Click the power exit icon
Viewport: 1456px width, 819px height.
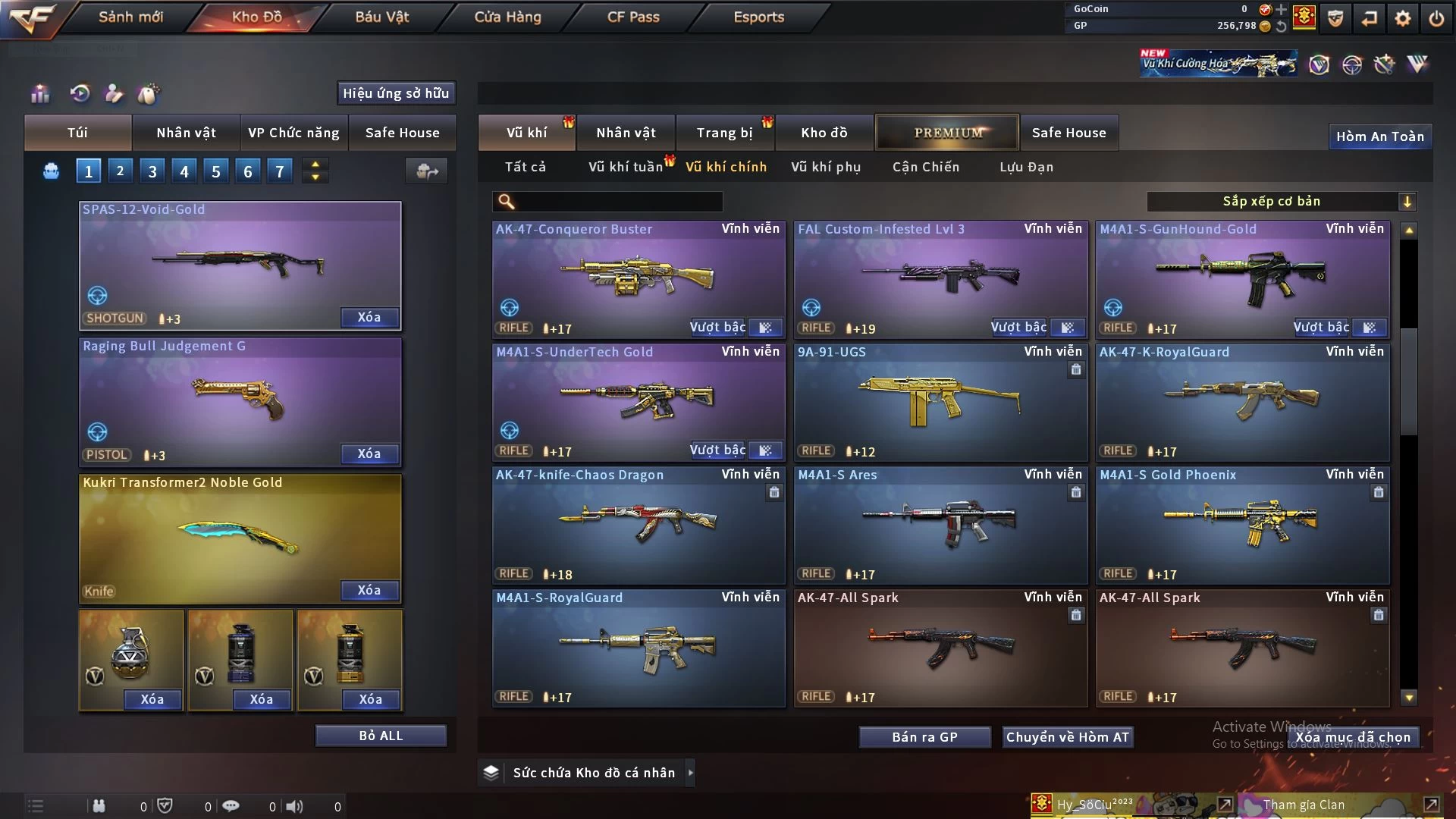click(x=1436, y=18)
